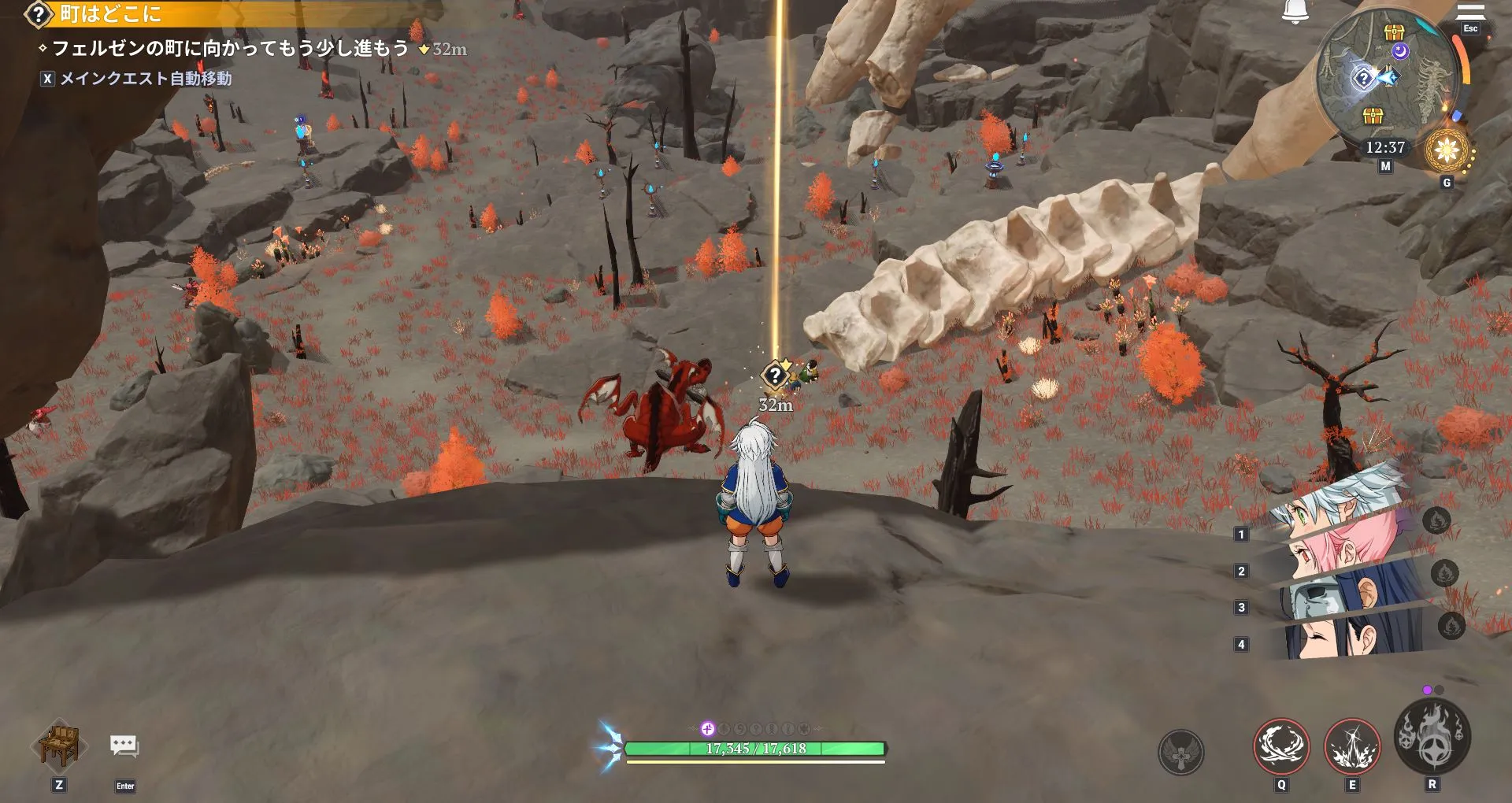Trigger the flaming ultimate skill
This screenshot has width=1512, height=803.
[x=1432, y=737]
